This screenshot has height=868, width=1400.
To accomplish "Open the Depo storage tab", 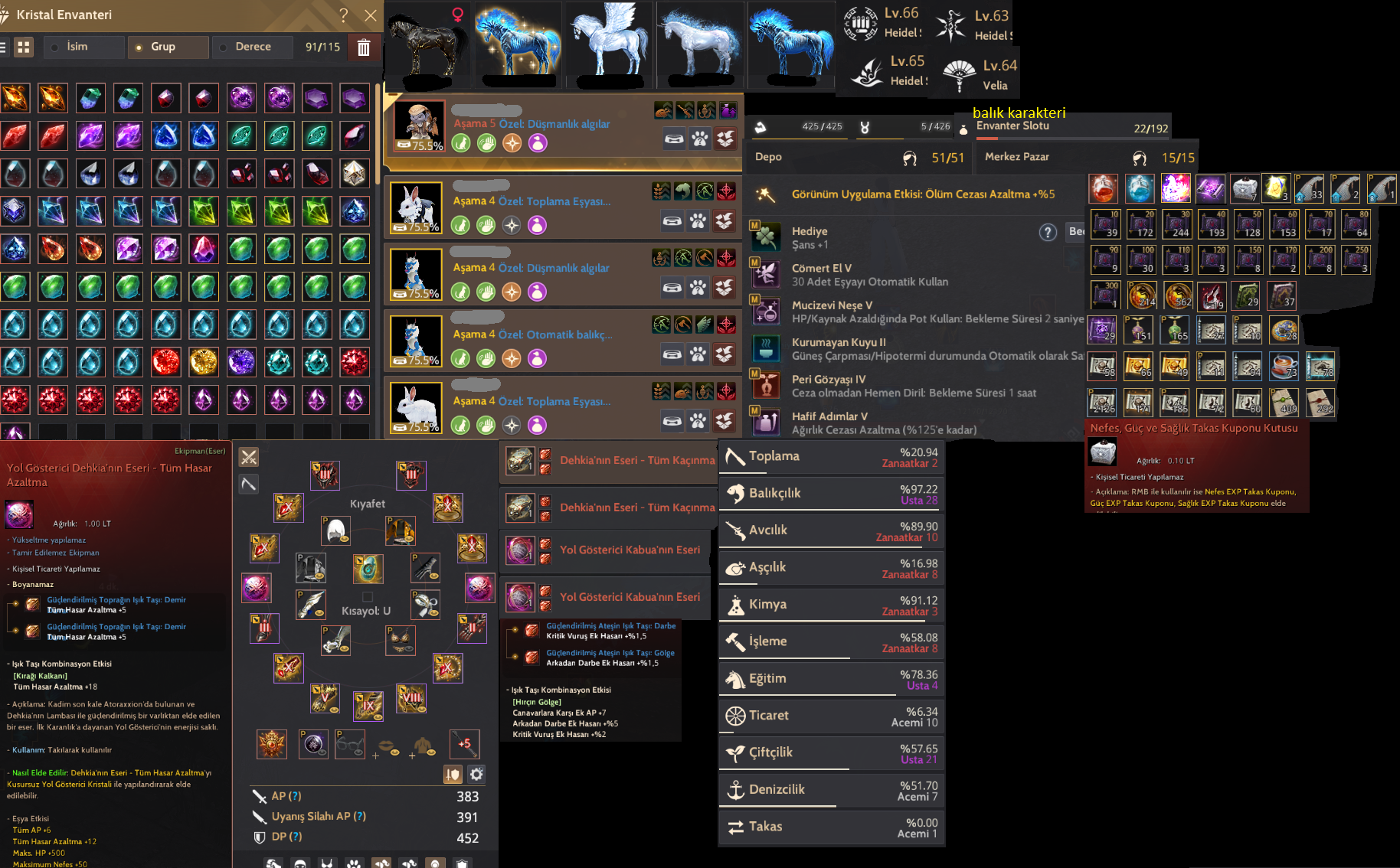I will click(768, 157).
